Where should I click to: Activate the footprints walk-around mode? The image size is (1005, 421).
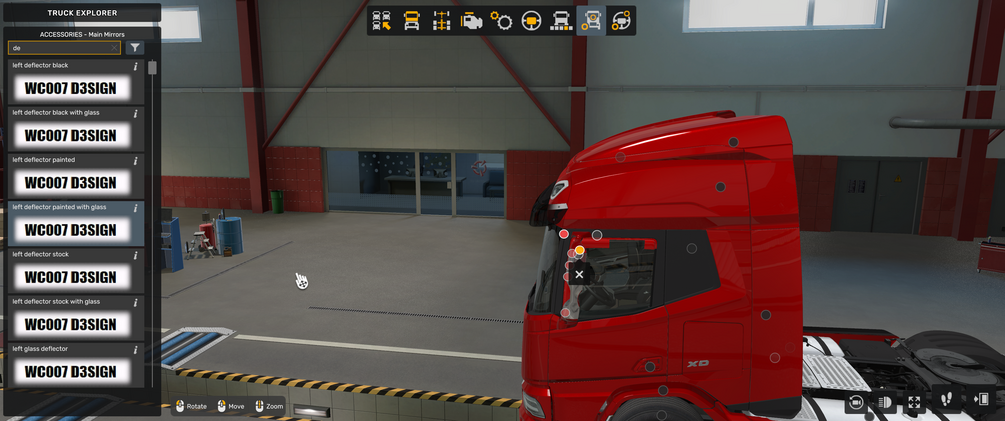(947, 401)
